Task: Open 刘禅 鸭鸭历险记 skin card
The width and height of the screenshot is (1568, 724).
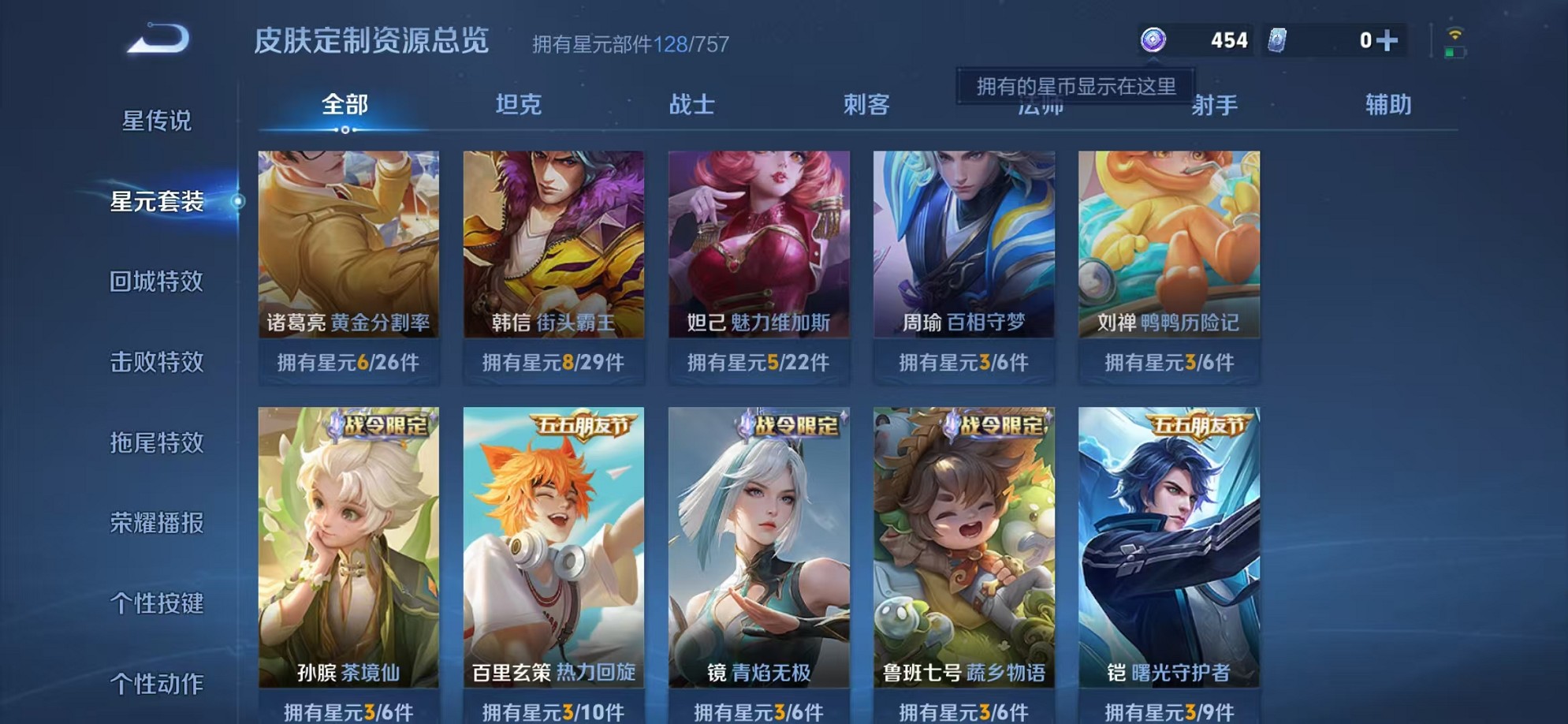Action: click(x=1172, y=244)
